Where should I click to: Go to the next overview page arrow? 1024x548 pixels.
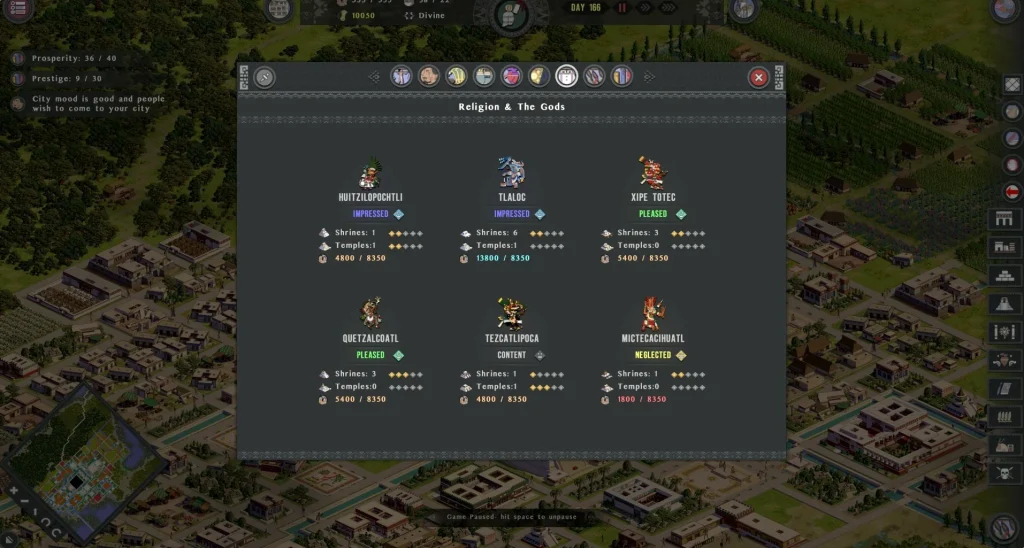[648, 77]
